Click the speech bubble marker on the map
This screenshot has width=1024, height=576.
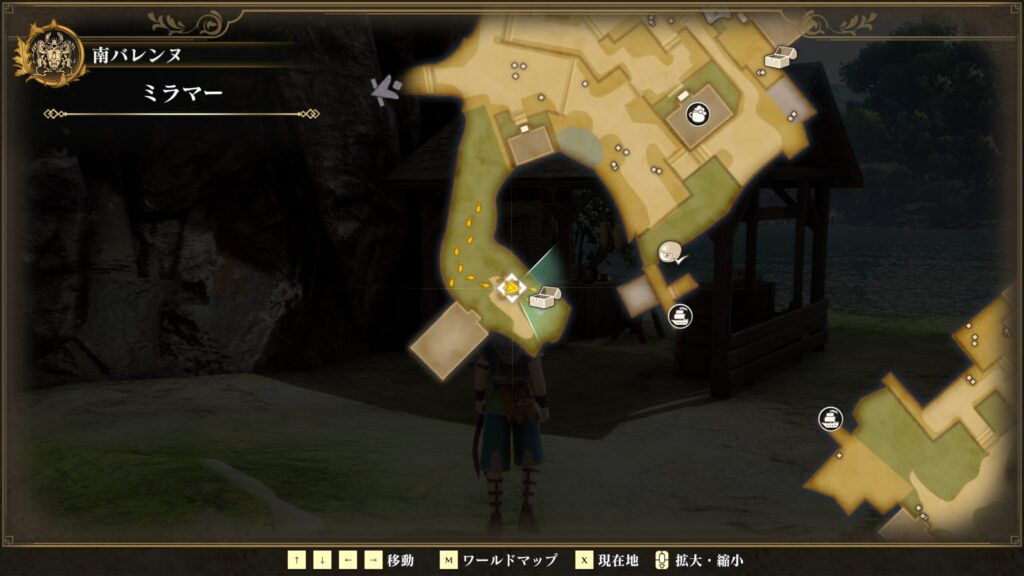pos(671,254)
